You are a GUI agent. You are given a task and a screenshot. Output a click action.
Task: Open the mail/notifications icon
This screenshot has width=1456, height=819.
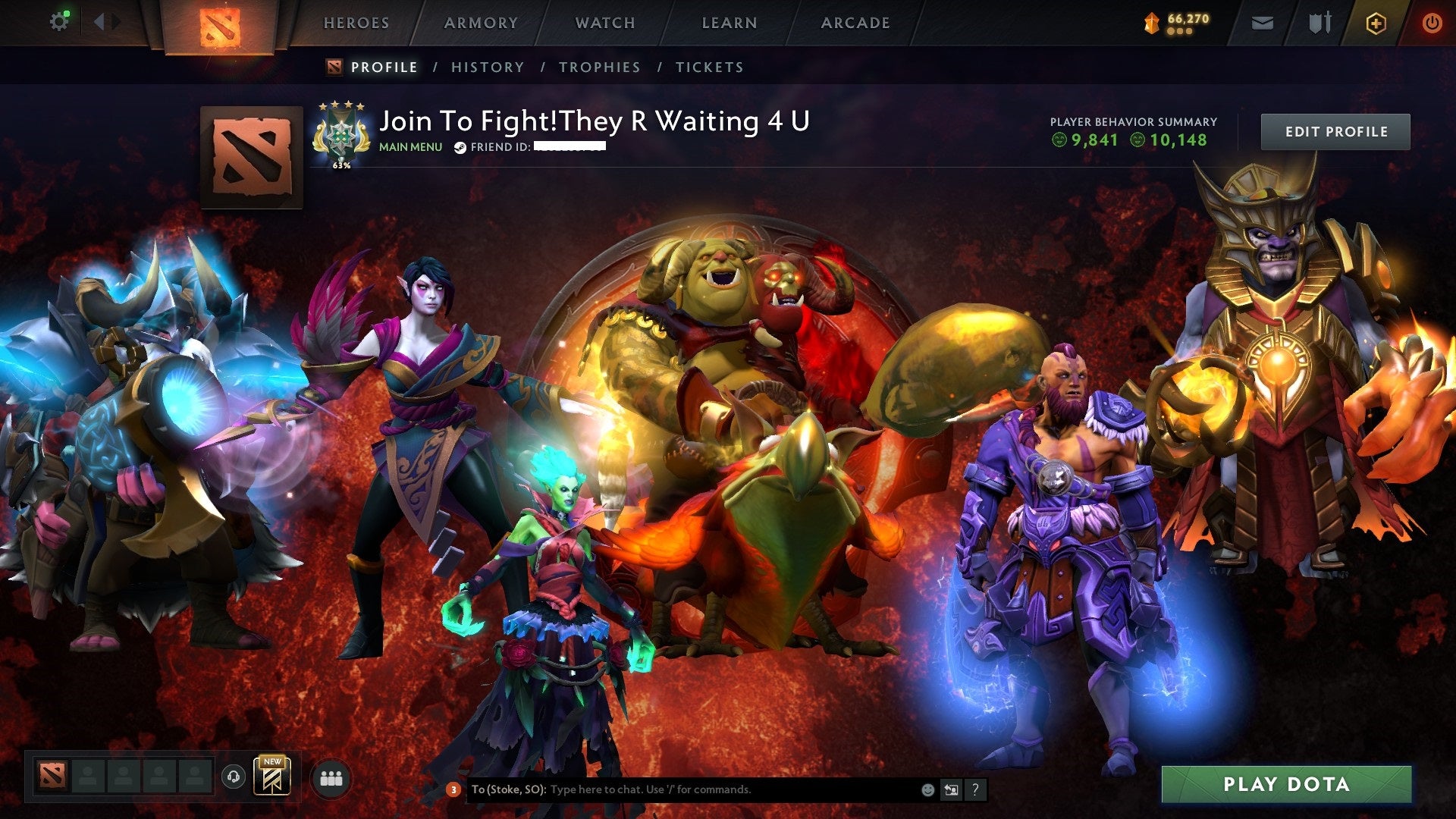pos(1261,22)
